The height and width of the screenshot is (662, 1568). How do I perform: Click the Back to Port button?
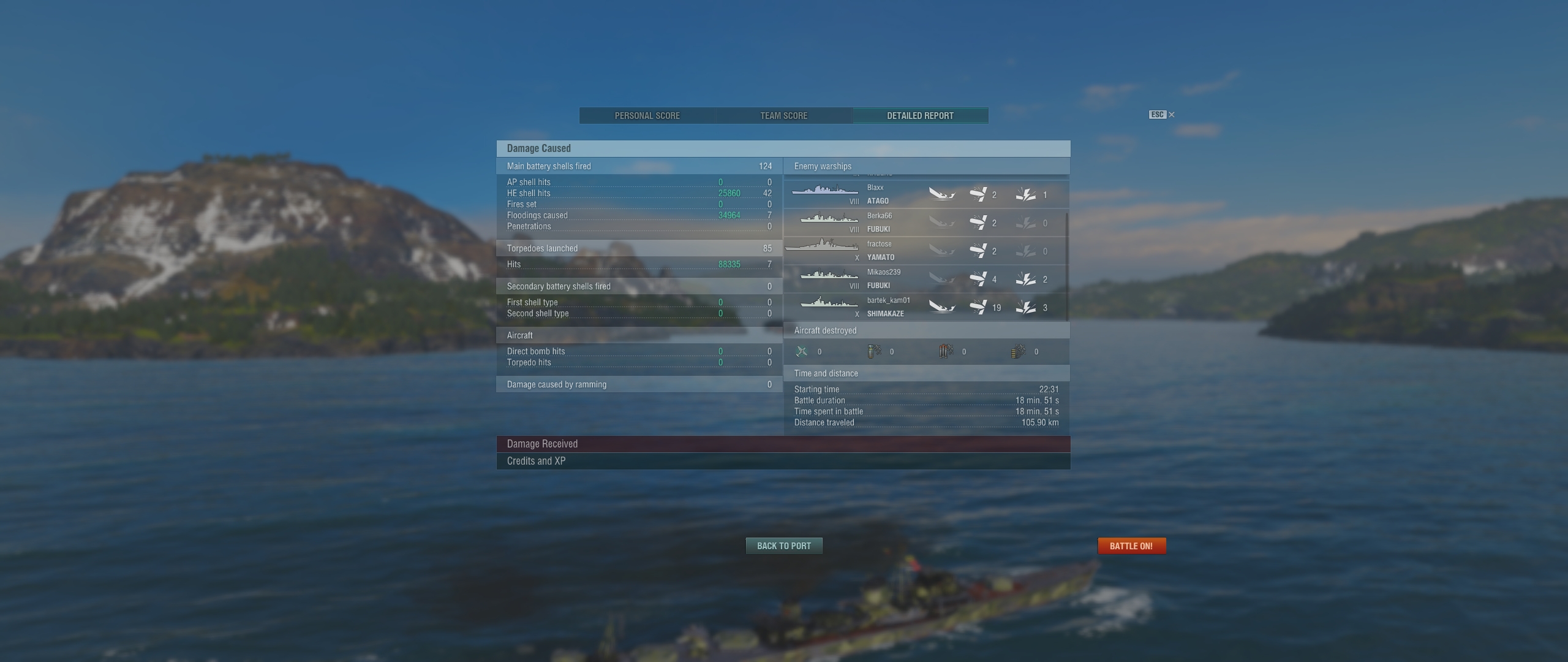coord(783,546)
